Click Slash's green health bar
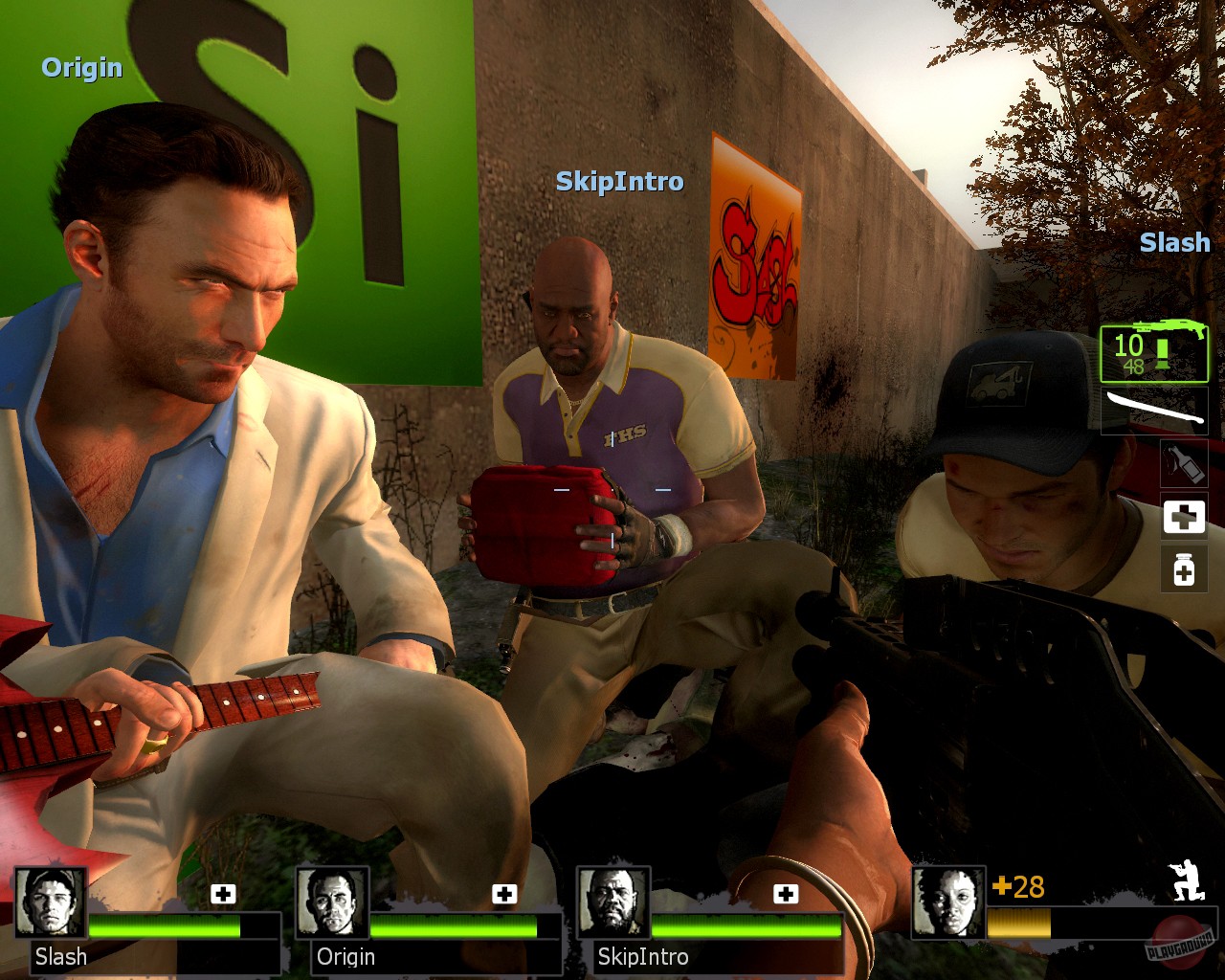This screenshot has height=980, width=1225. [x=163, y=928]
